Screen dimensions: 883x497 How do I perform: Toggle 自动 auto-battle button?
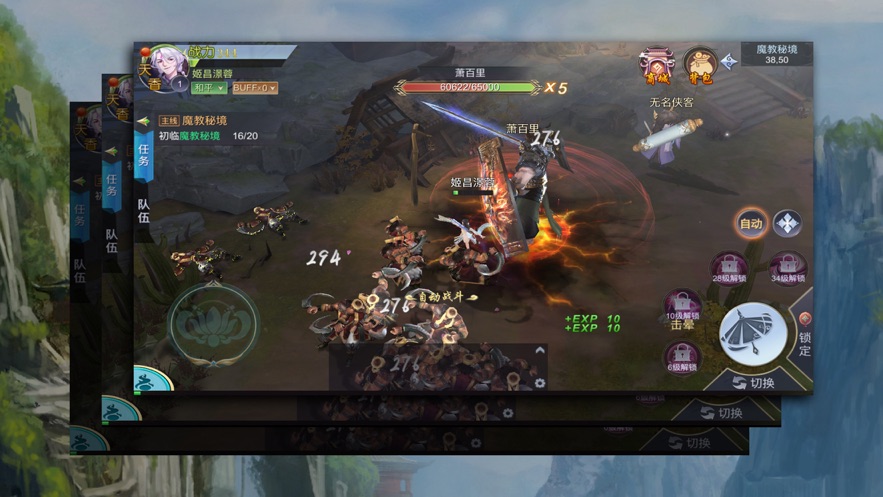pos(751,223)
